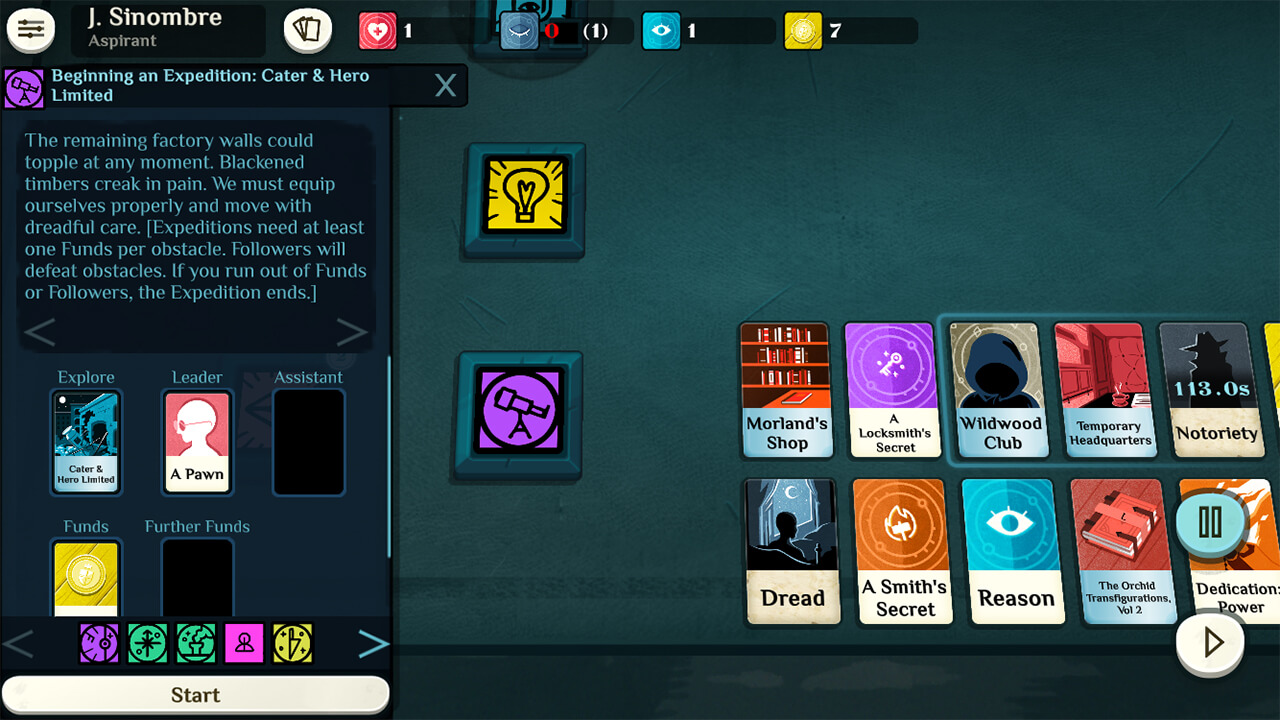Click the blue eye Reason counter icon
This screenshot has height=720, width=1280.
[661, 30]
